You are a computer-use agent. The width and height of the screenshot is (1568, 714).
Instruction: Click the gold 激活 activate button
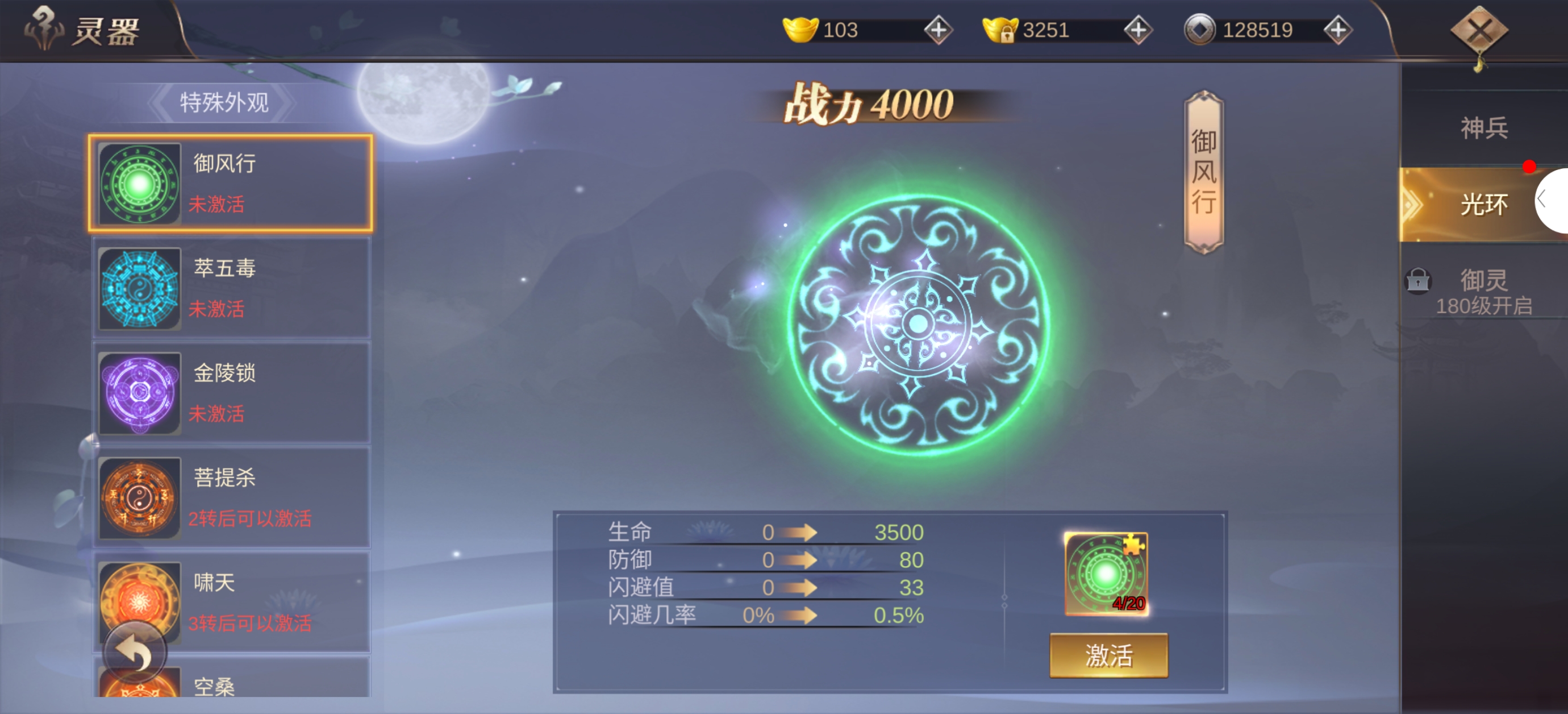(1108, 655)
